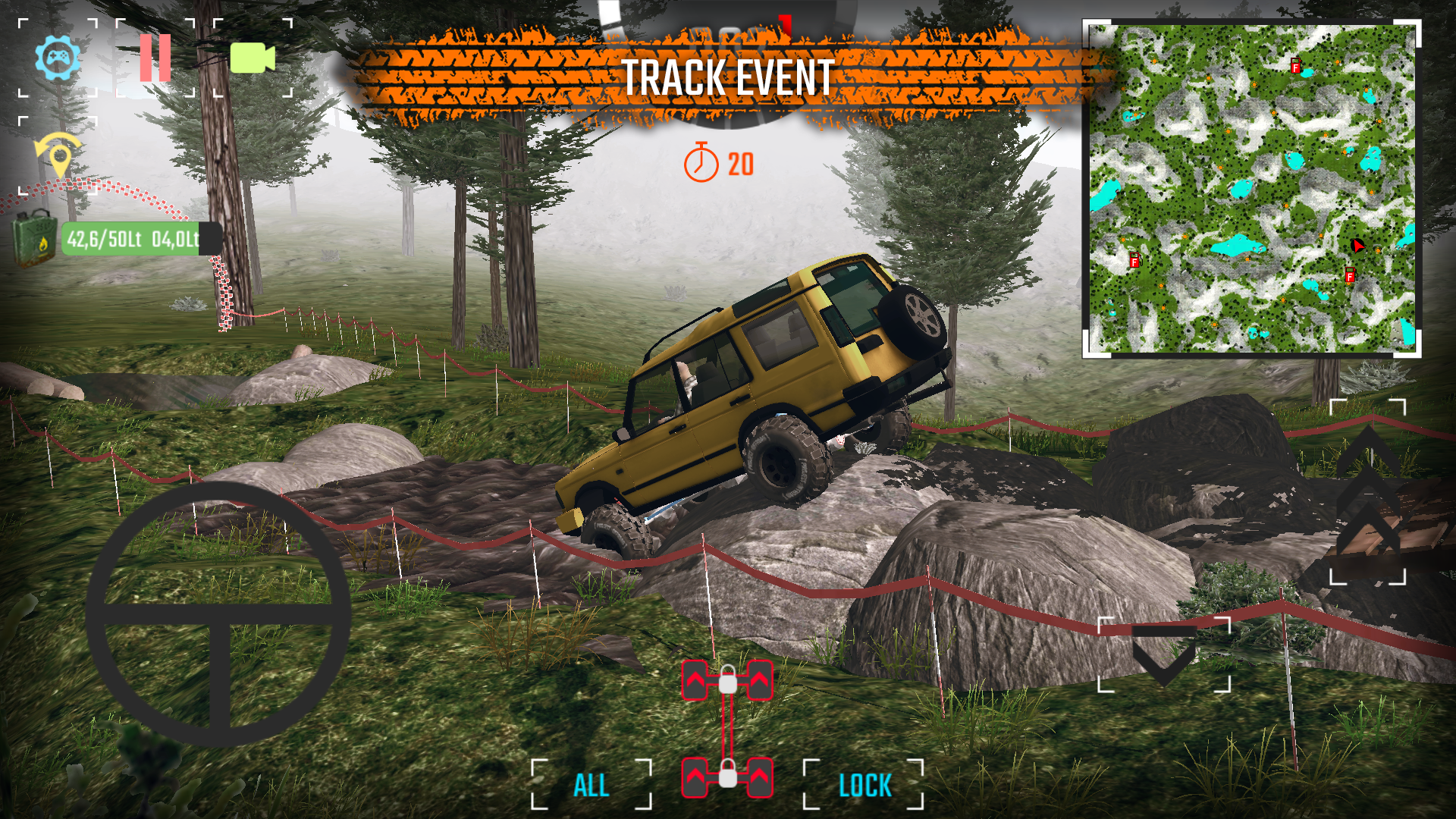Tap the rear axle differential icon

click(x=726, y=779)
